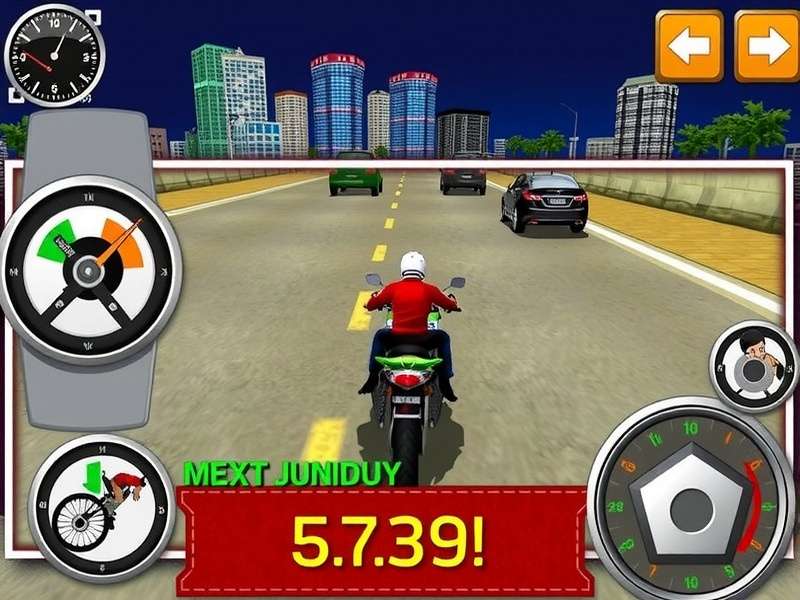This screenshot has height=600, width=800.
Task: Tap the orange left arrow button
Action: coord(689,45)
